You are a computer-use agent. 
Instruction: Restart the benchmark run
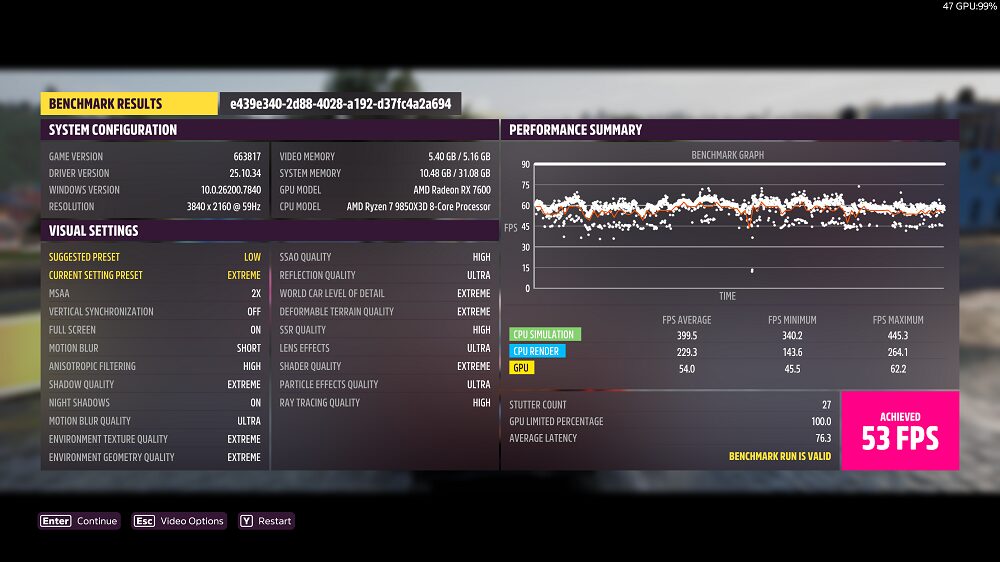(x=266, y=521)
